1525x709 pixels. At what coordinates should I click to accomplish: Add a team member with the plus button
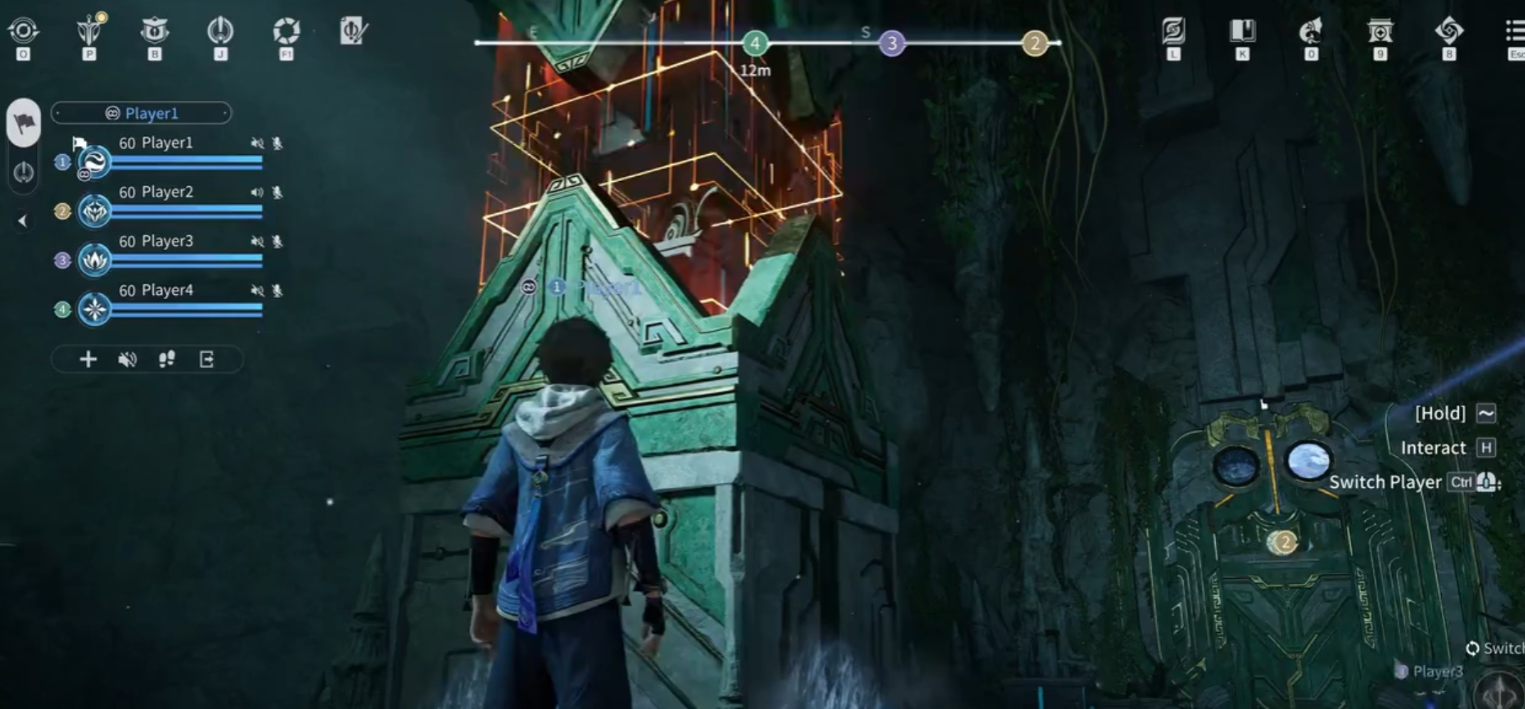[88, 359]
